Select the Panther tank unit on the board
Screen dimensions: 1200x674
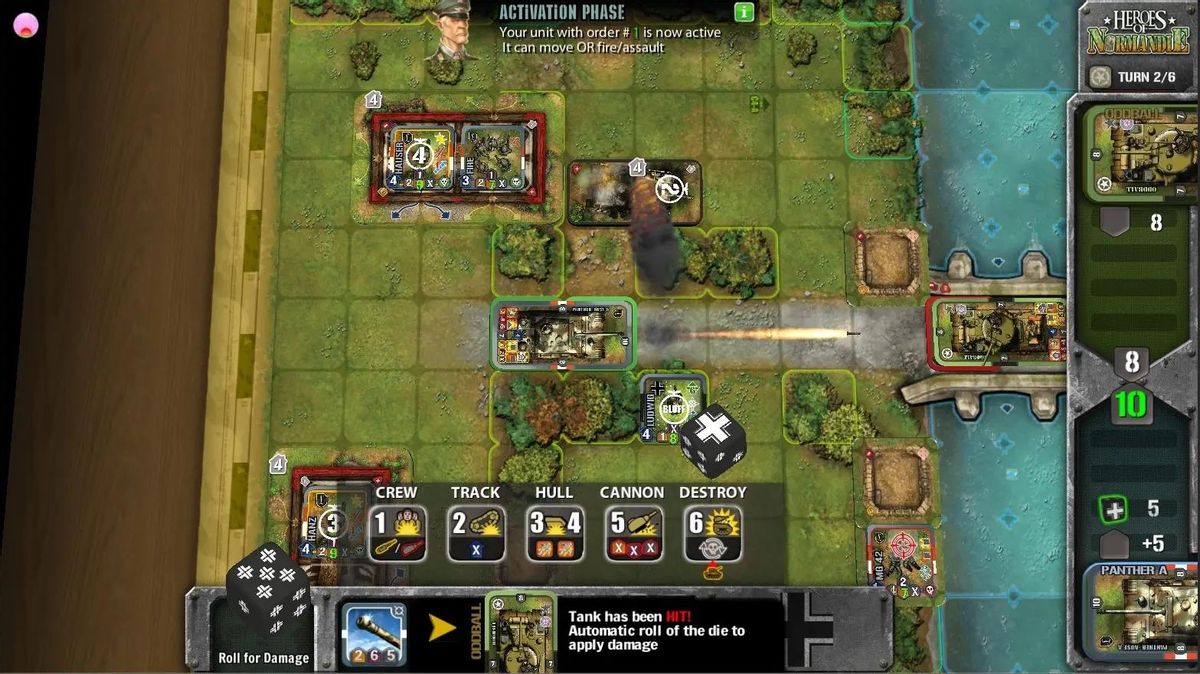click(563, 334)
